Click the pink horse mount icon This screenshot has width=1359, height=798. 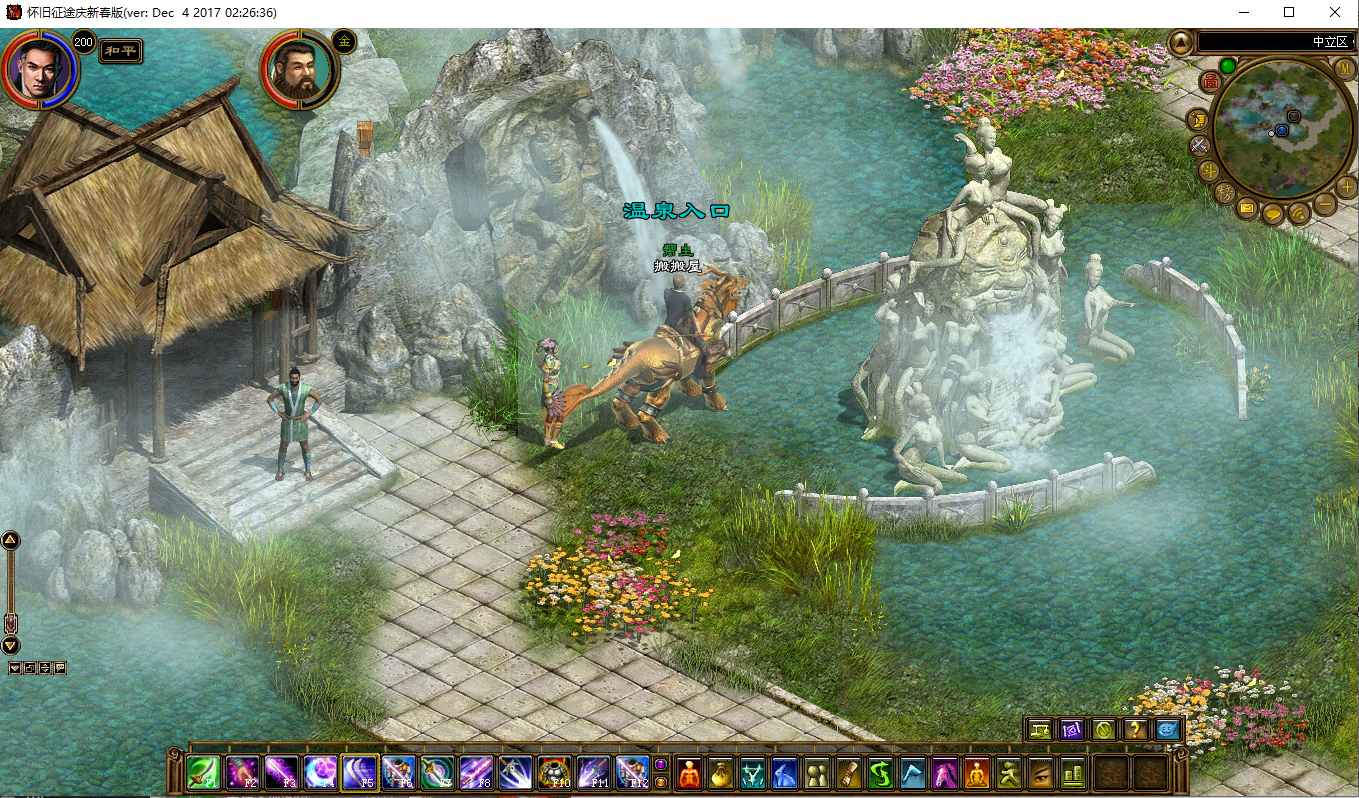coord(946,773)
